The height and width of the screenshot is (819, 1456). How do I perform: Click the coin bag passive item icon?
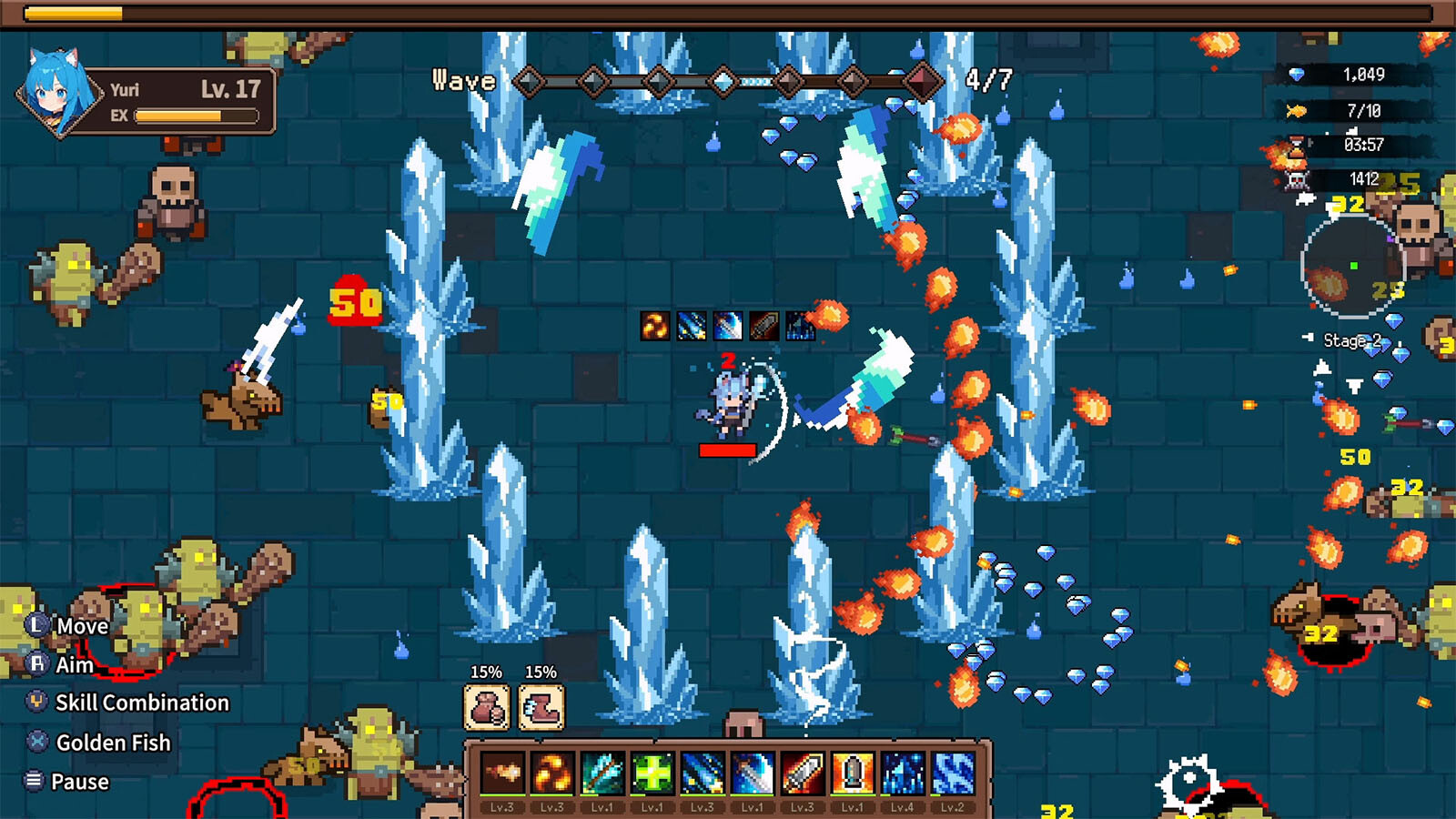(487, 707)
